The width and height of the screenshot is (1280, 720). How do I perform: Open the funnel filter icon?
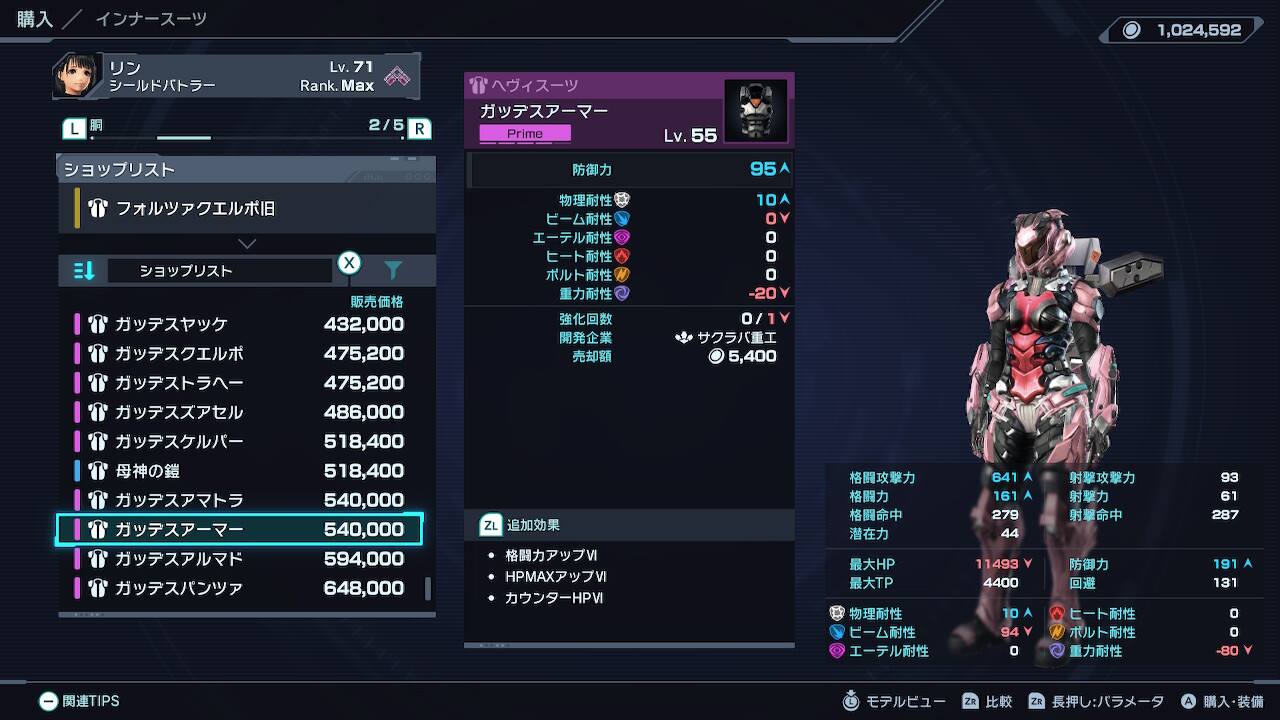pos(393,271)
